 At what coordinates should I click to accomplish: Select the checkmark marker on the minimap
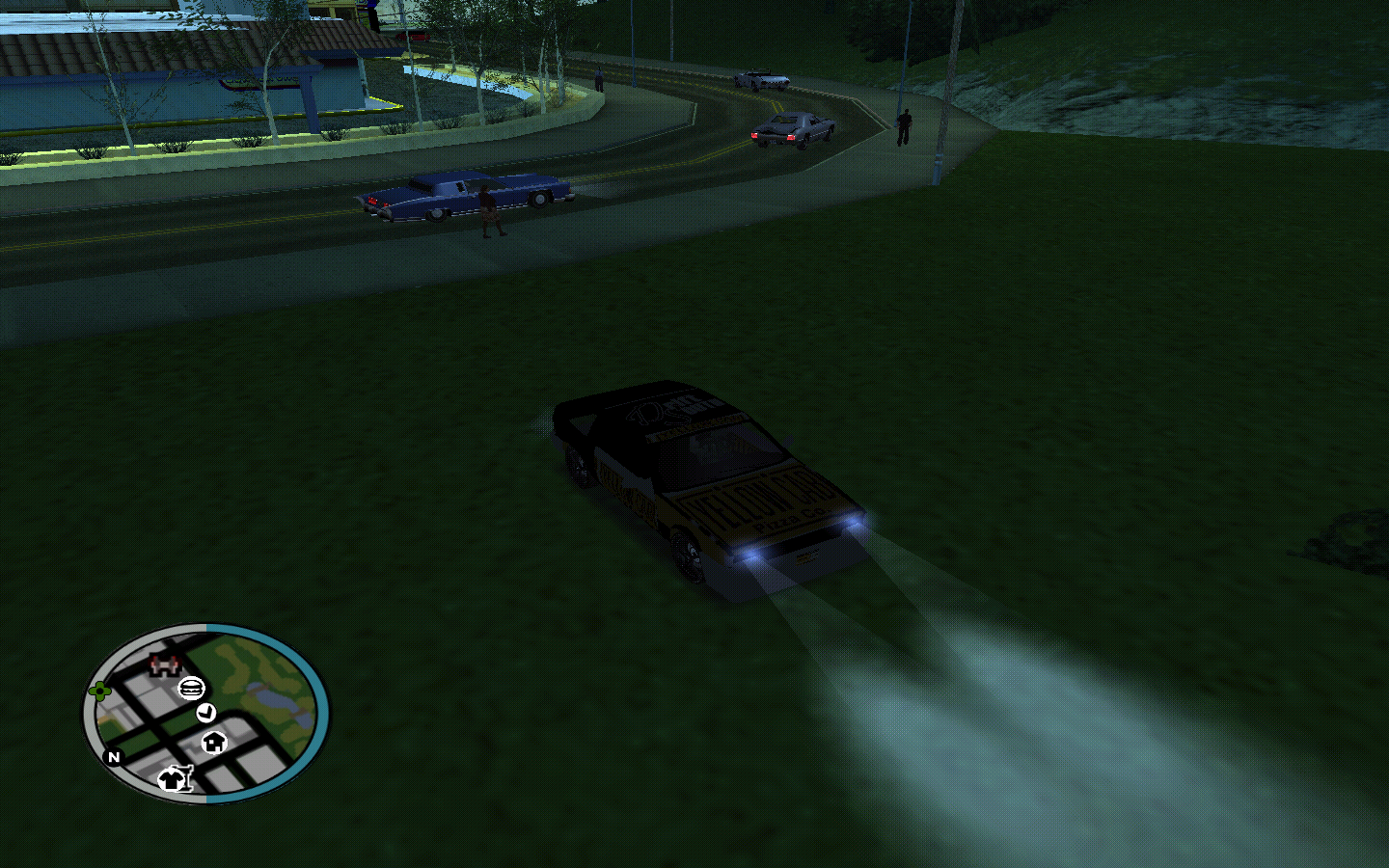coord(205,713)
